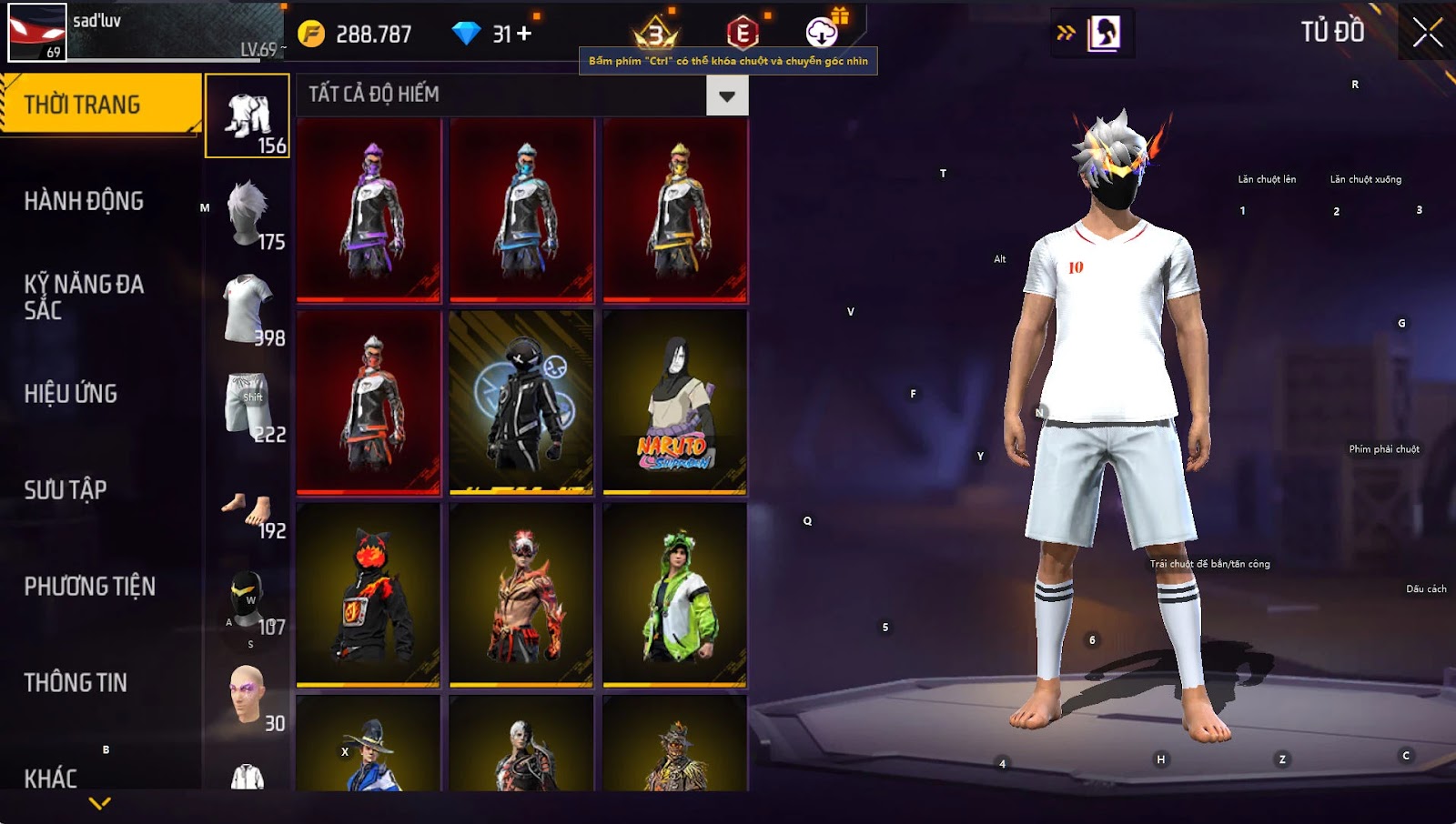The width and height of the screenshot is (1456, 824).
Task: Equip the green frog hoodie outfit
Action: click(675, 595)
